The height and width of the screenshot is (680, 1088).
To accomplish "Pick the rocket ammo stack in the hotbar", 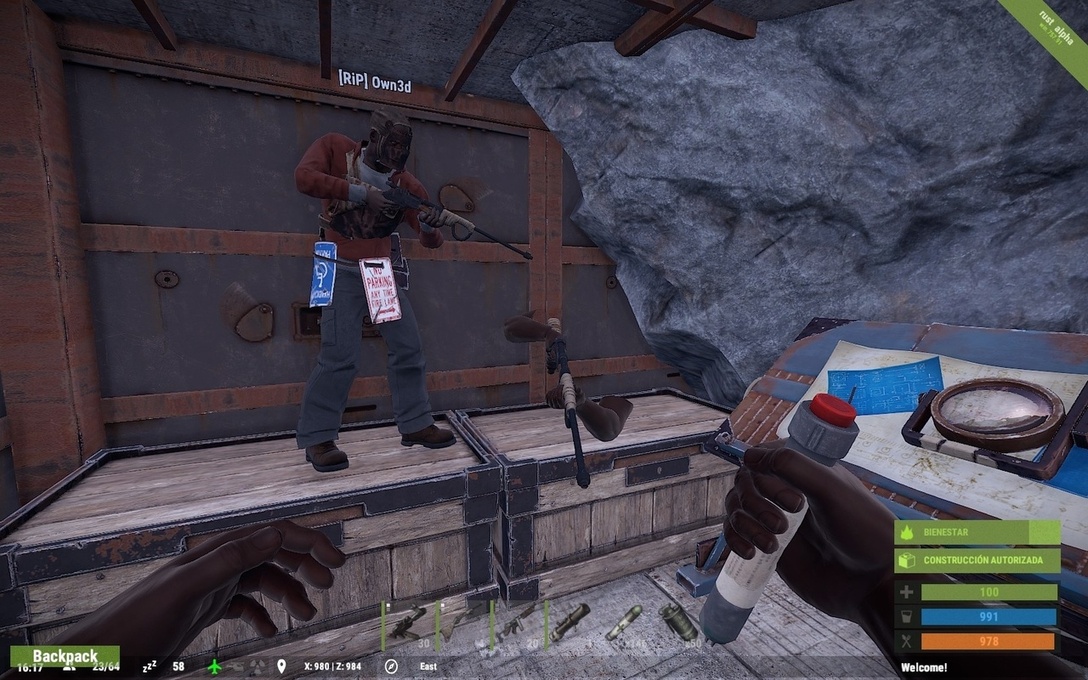I will (x=625, y=623).
